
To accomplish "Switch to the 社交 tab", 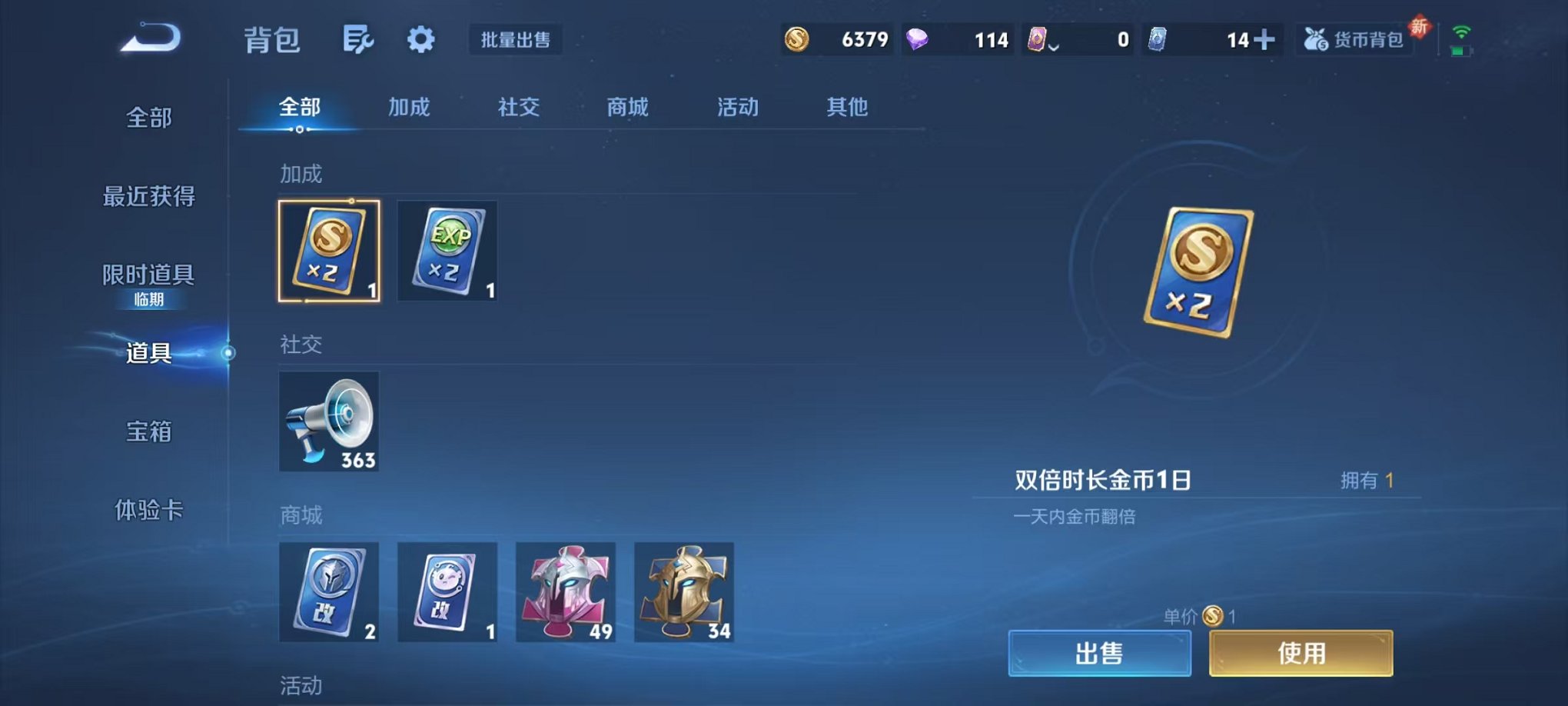I will point(520,108).
